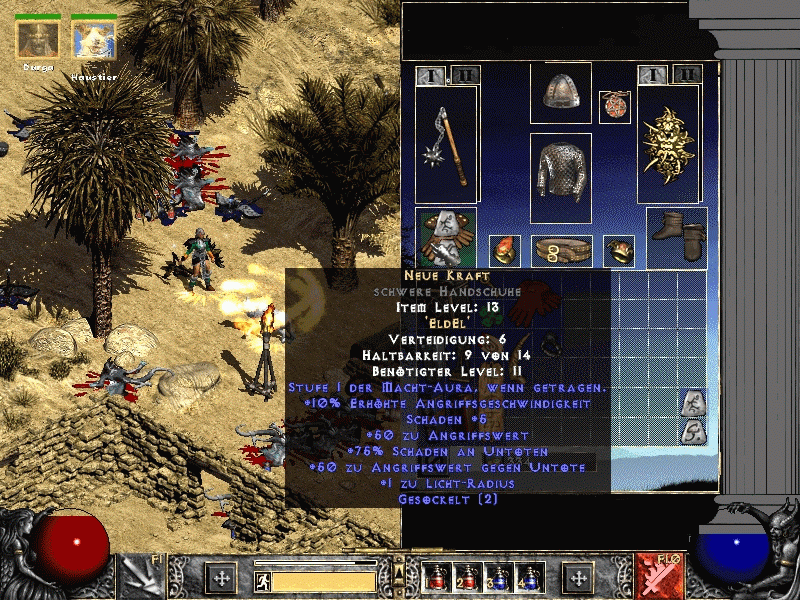Select the Neue Kraft gloves slot
This screenshot has width=800, height=600.
(x=446, y=237)
